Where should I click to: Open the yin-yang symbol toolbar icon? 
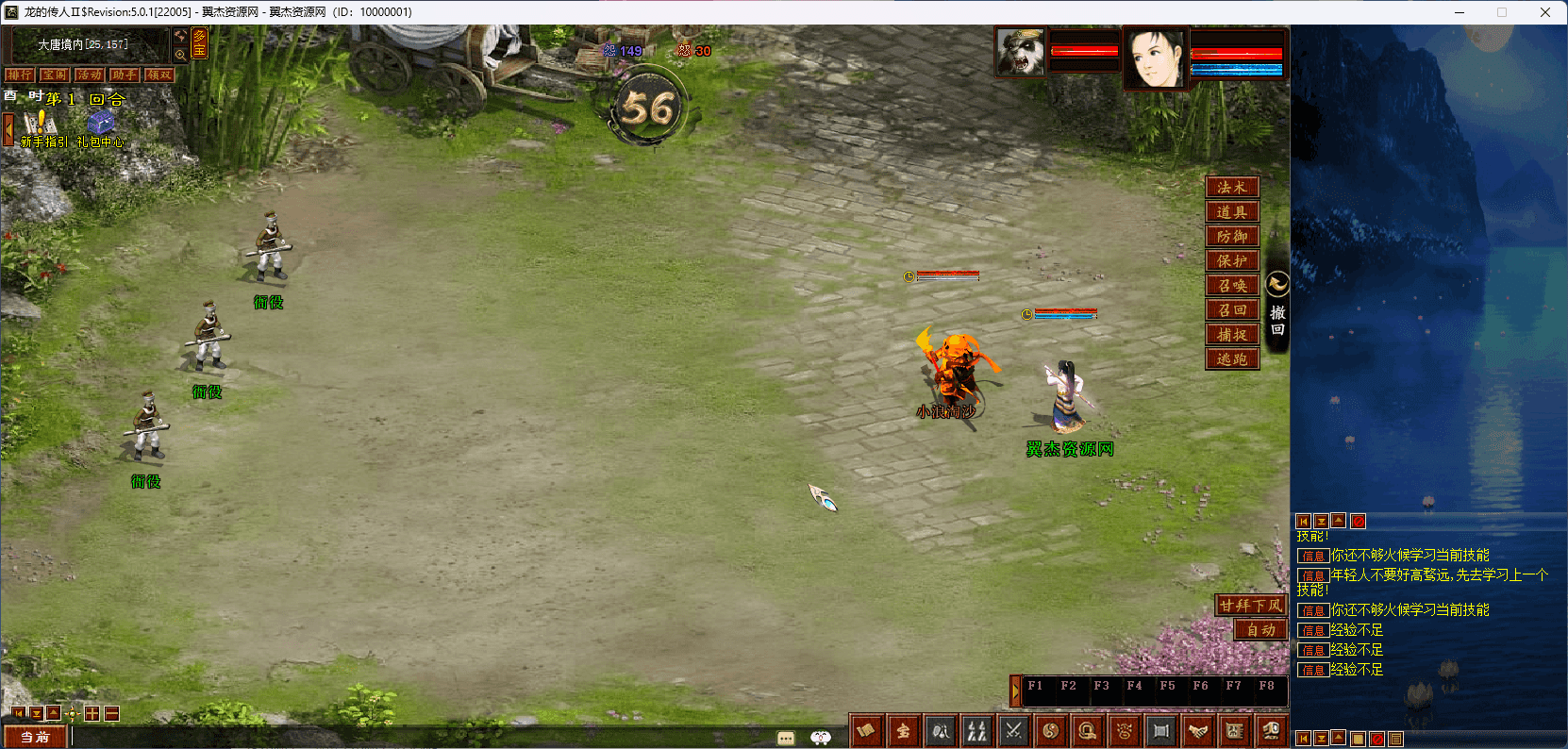click(x=1051, y=730)
